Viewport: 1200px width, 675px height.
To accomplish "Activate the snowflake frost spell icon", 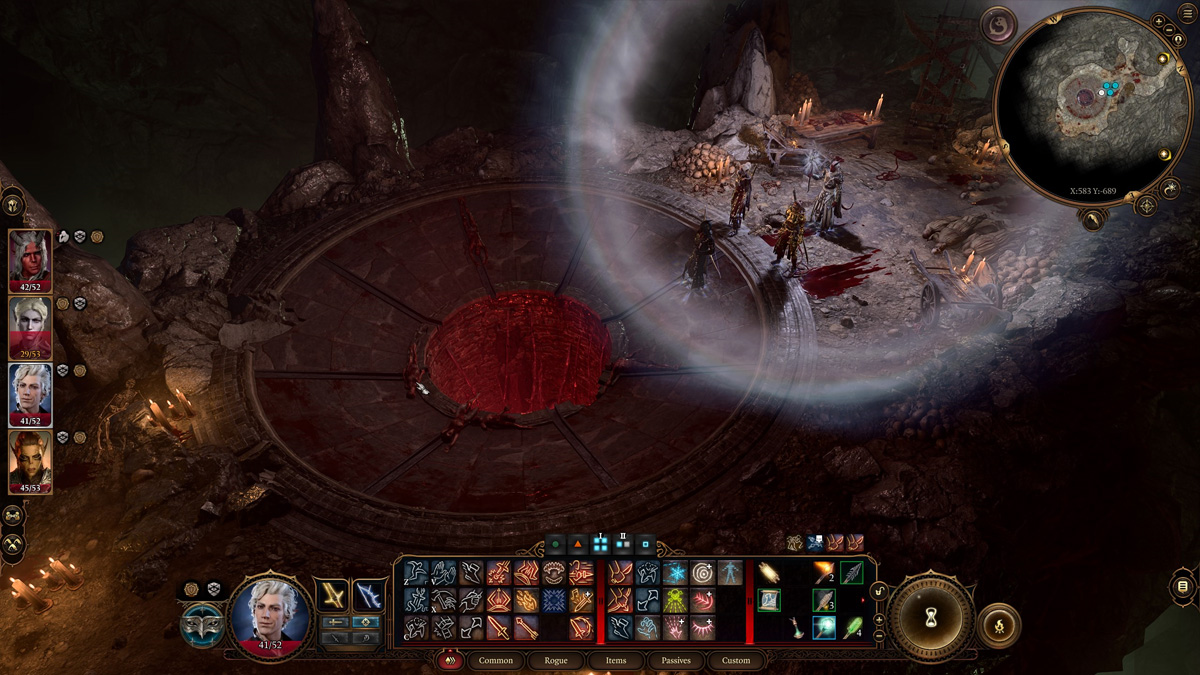I will click(674, 572).
